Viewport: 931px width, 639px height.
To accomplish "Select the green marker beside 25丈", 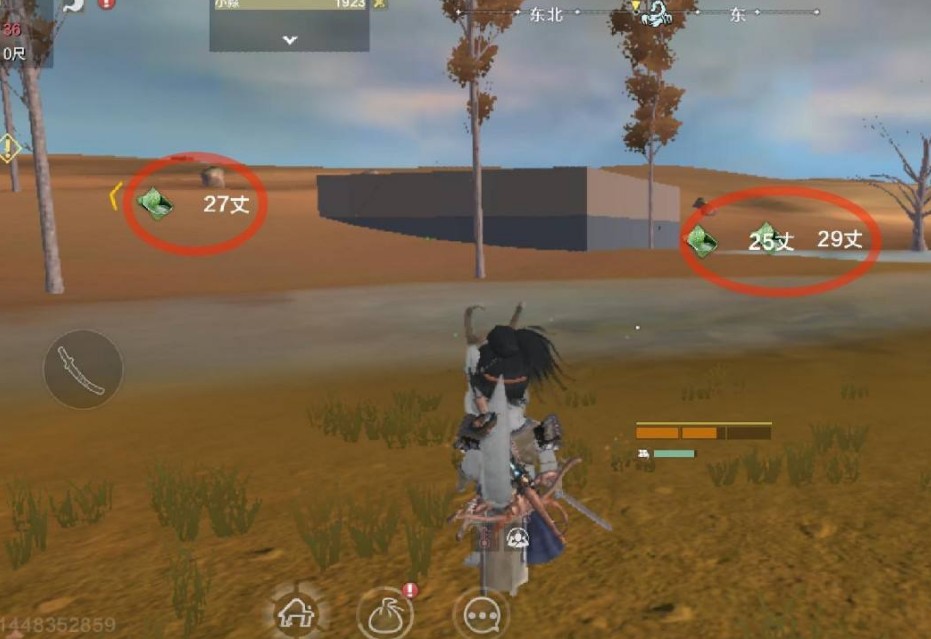I will [702, 240].
